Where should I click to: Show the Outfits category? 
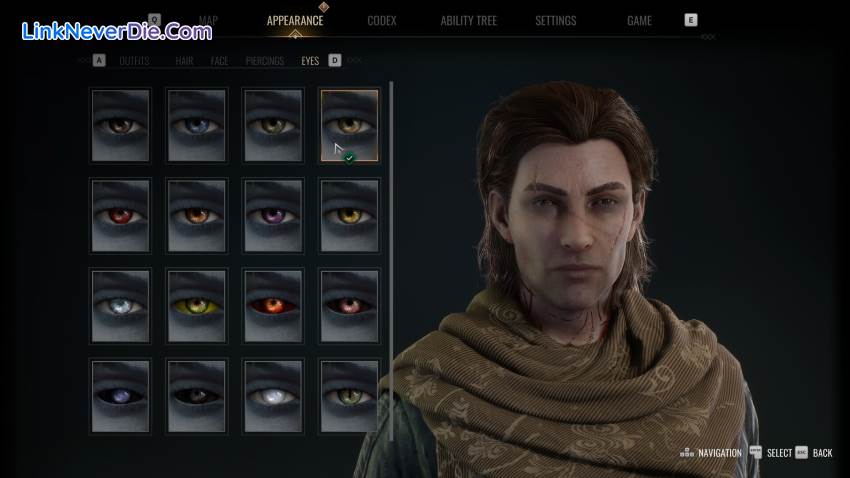click(134, 61)
